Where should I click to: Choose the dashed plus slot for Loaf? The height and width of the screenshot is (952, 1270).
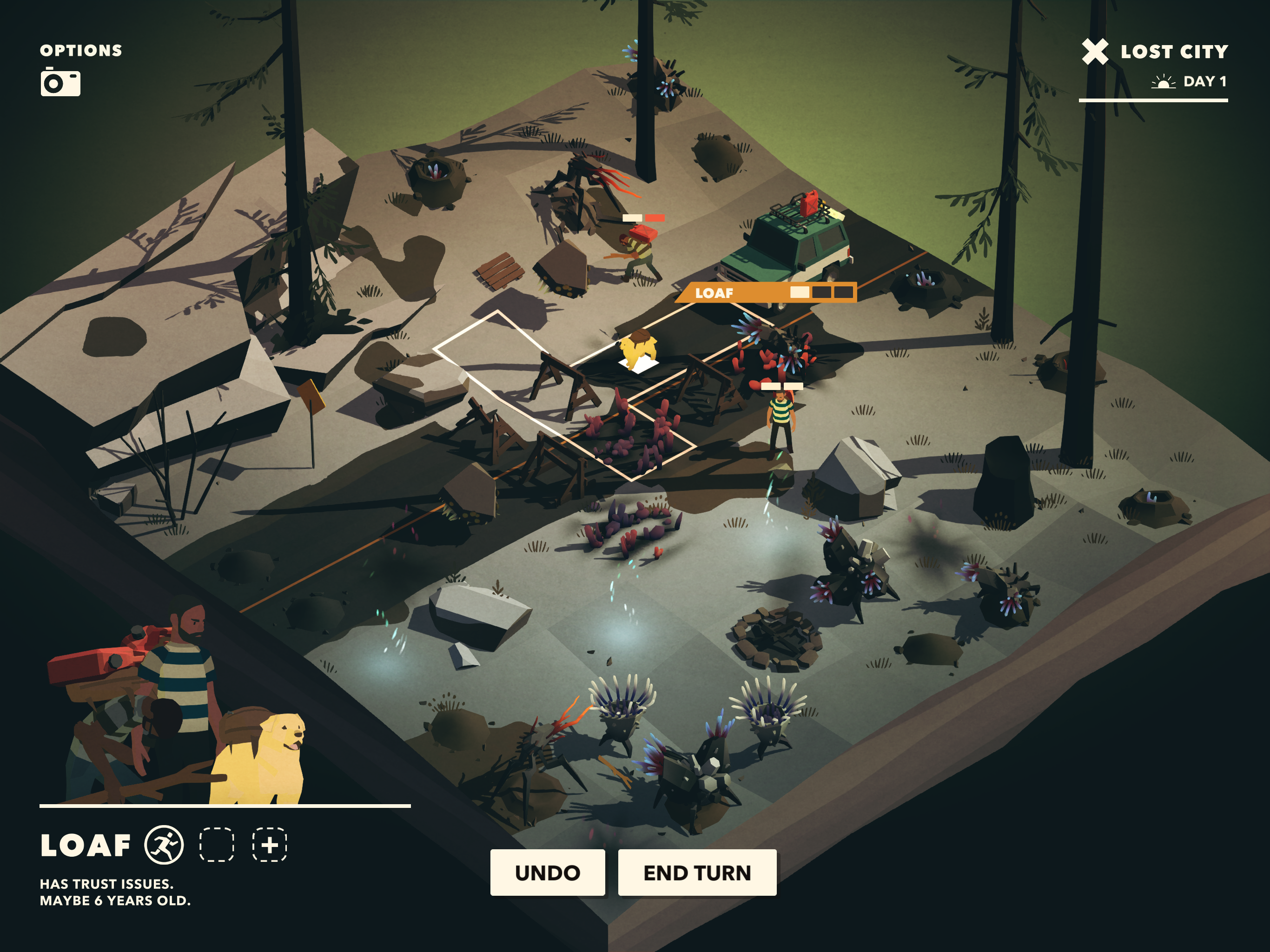coord(270,845)
